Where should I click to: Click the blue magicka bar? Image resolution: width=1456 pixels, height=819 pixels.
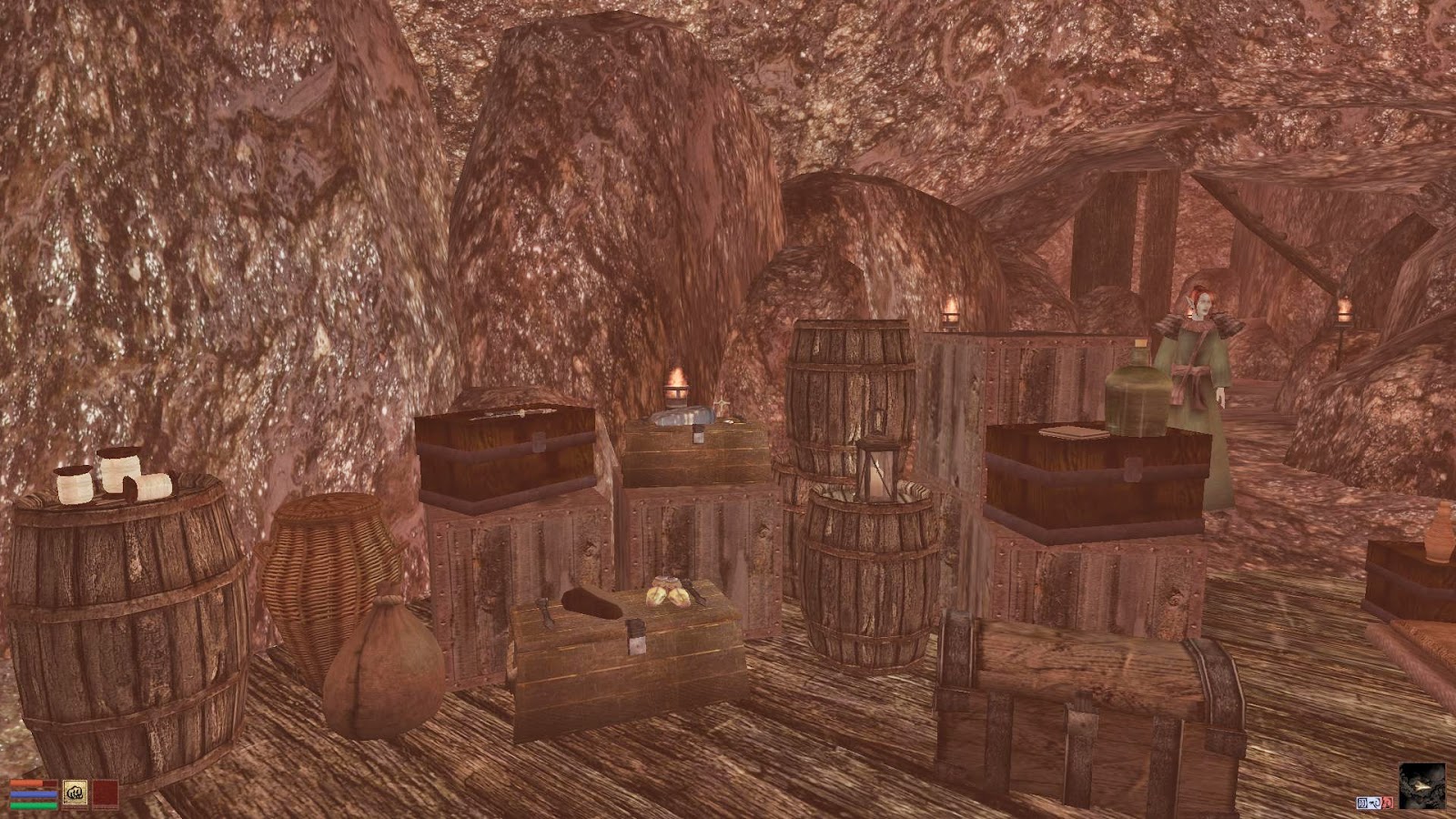[x=33, y=794]
